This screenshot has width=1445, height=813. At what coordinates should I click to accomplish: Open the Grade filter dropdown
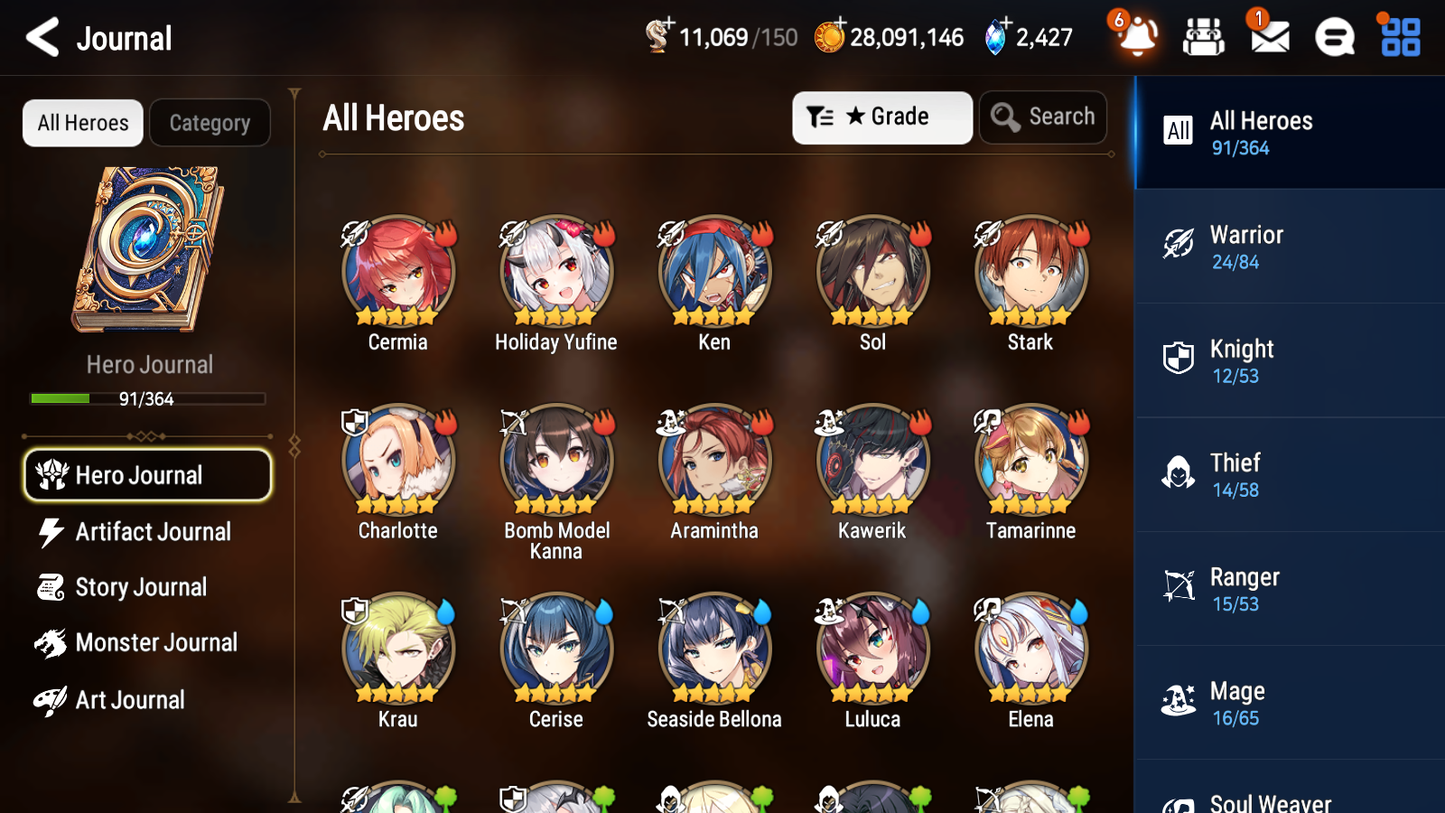pos(882,117)
